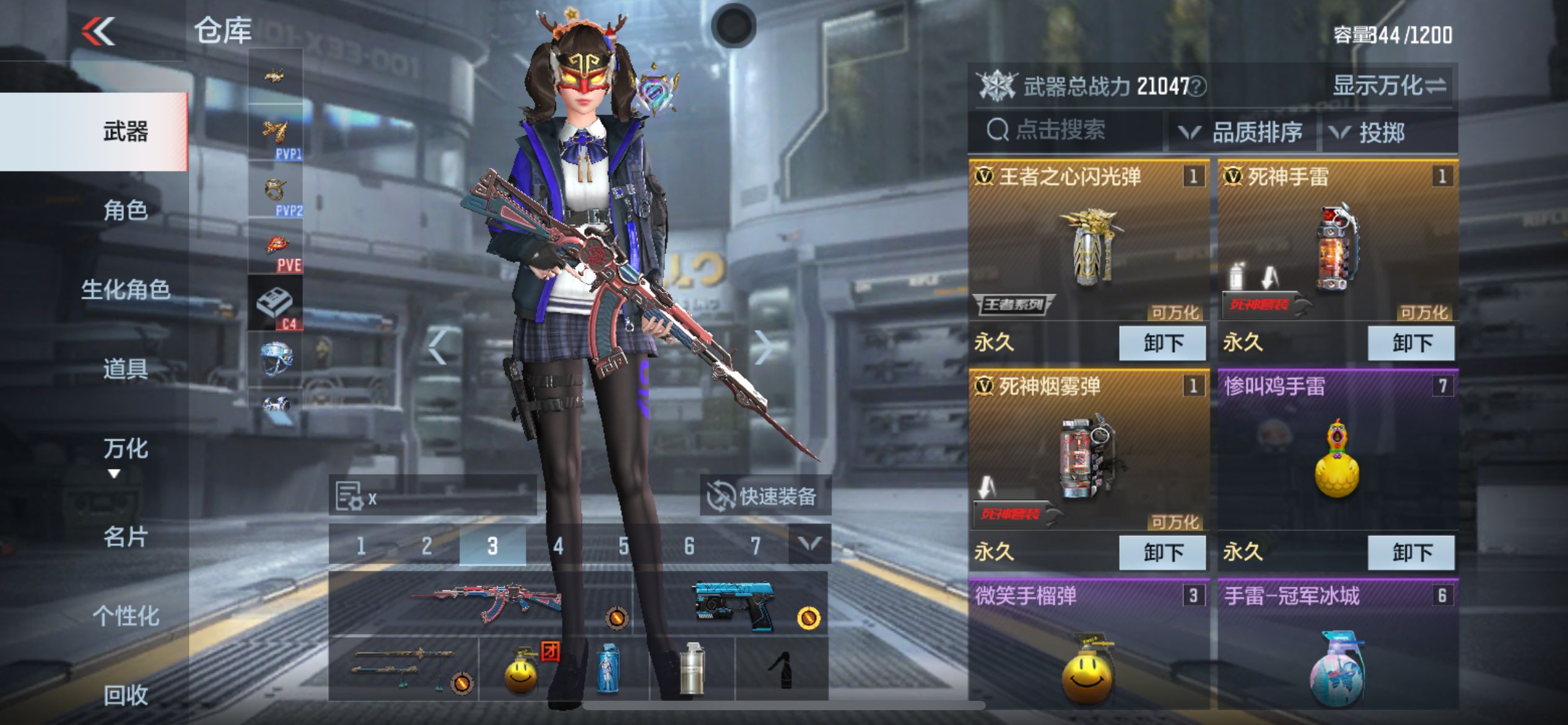Select the 万化 category

[125, 449]
